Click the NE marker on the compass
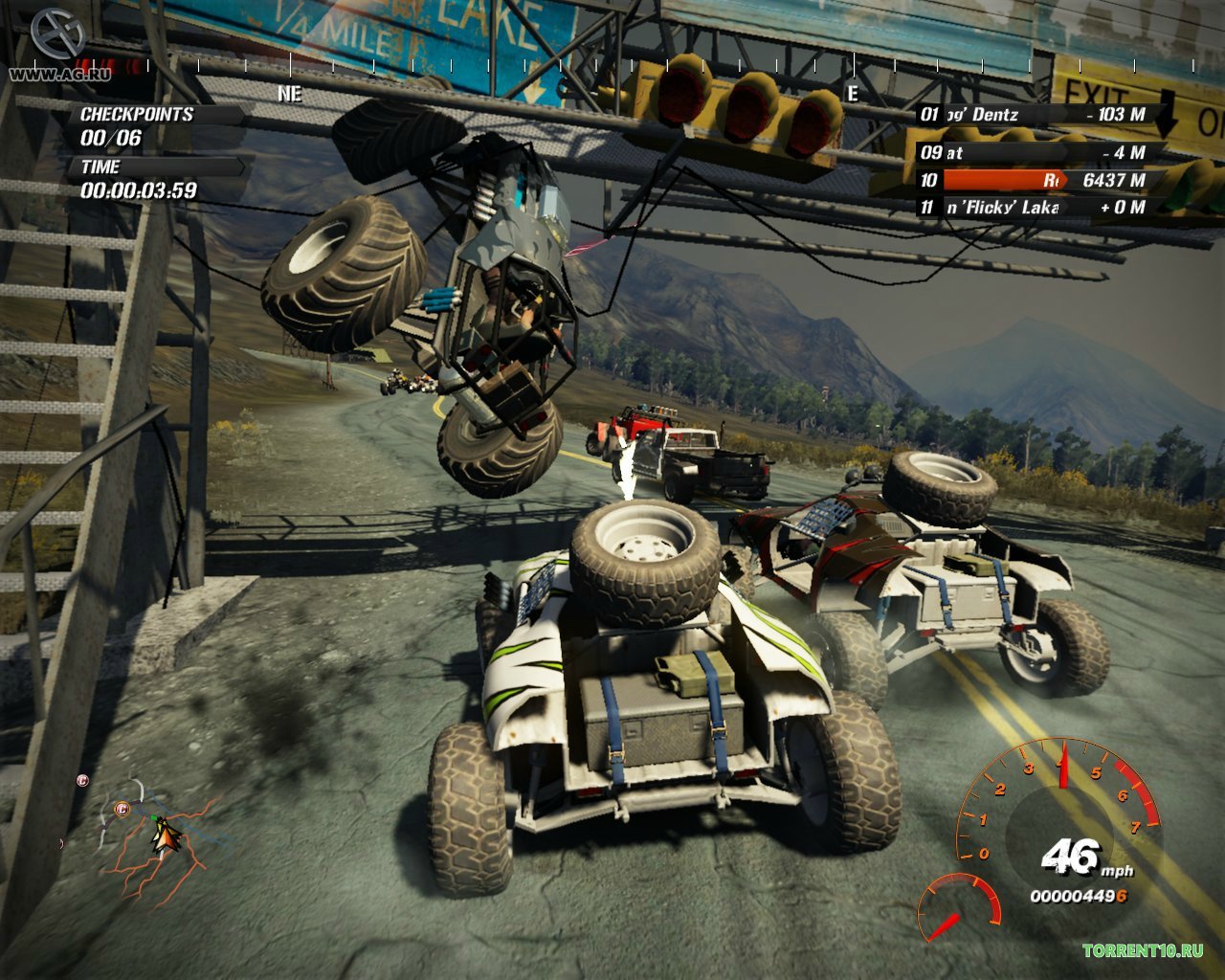The height and width of the screenshot is (980, 1225). [289, 94]
